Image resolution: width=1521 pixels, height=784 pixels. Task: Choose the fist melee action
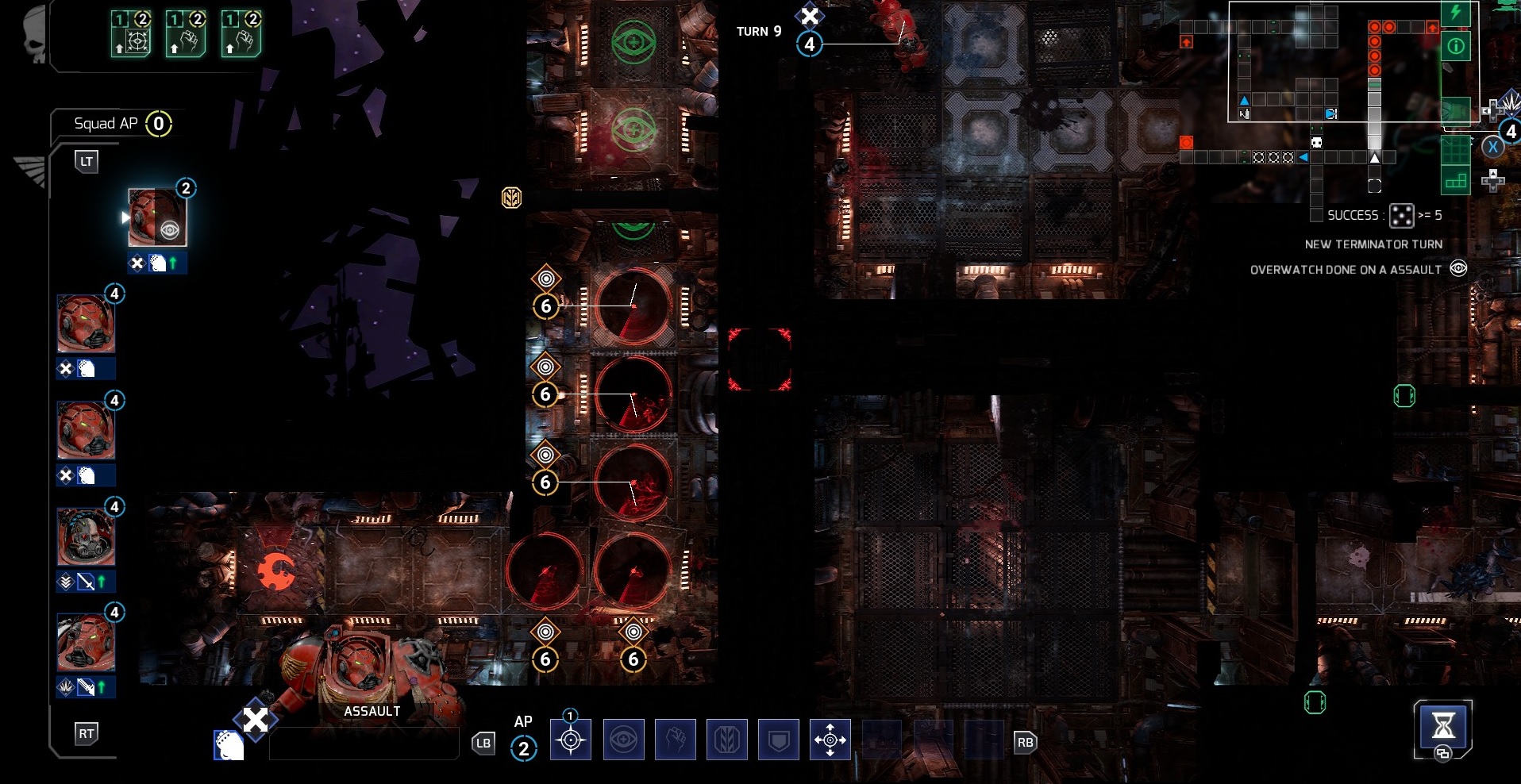[675, 740]
